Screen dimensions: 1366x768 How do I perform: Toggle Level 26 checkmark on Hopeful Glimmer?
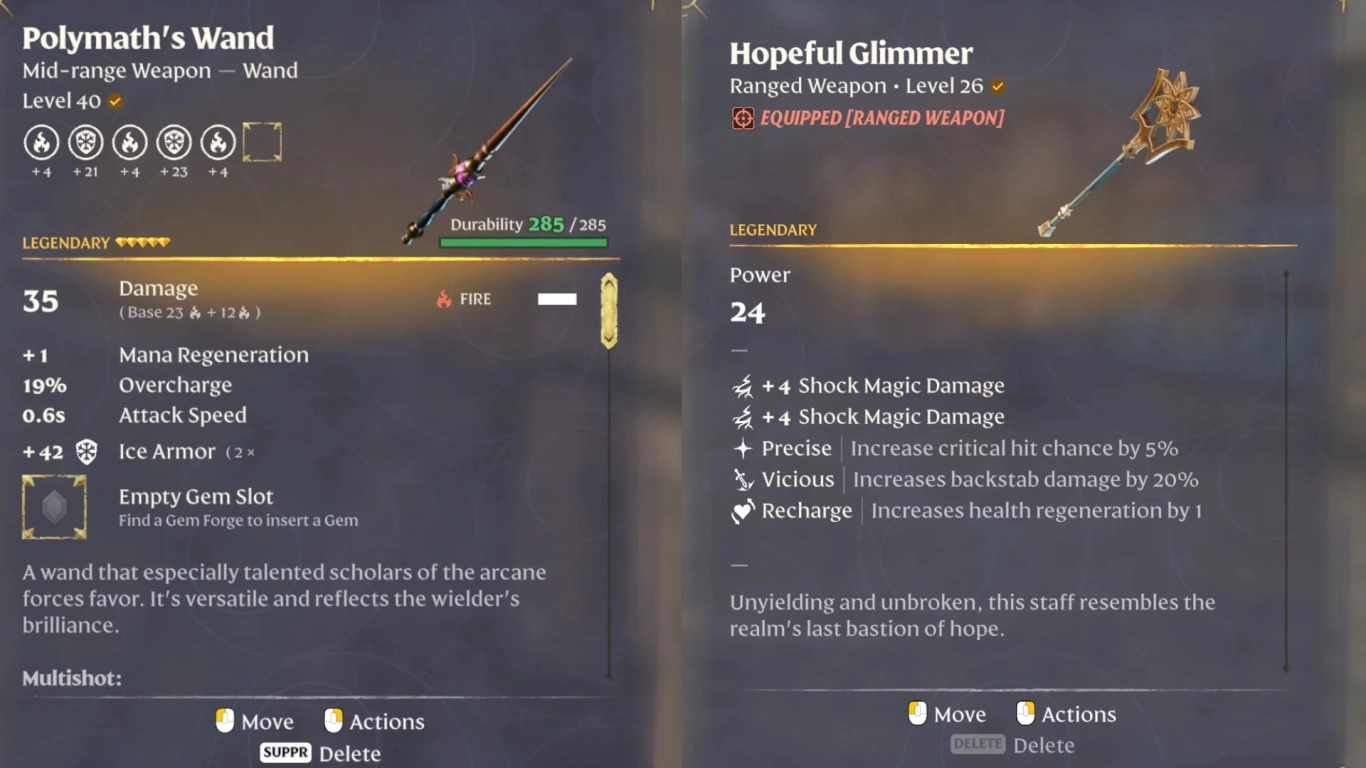(x=997, y=85)
